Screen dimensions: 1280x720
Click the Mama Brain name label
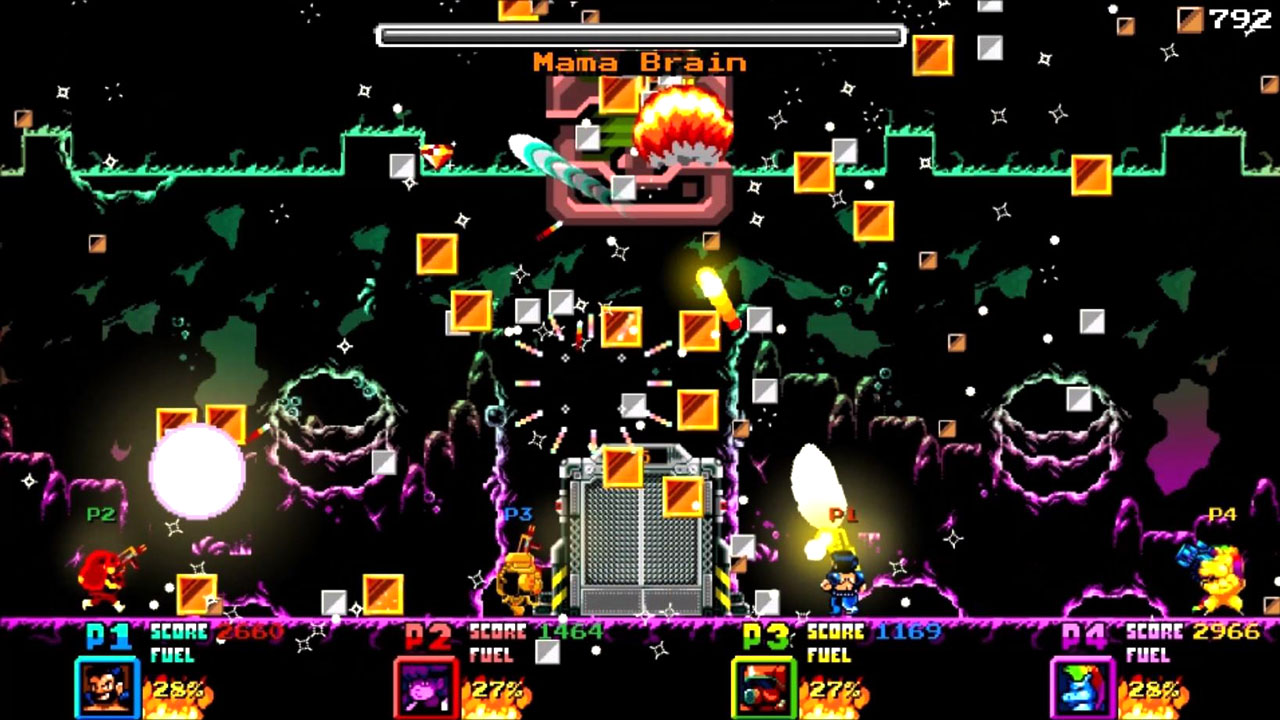point(638,62)
